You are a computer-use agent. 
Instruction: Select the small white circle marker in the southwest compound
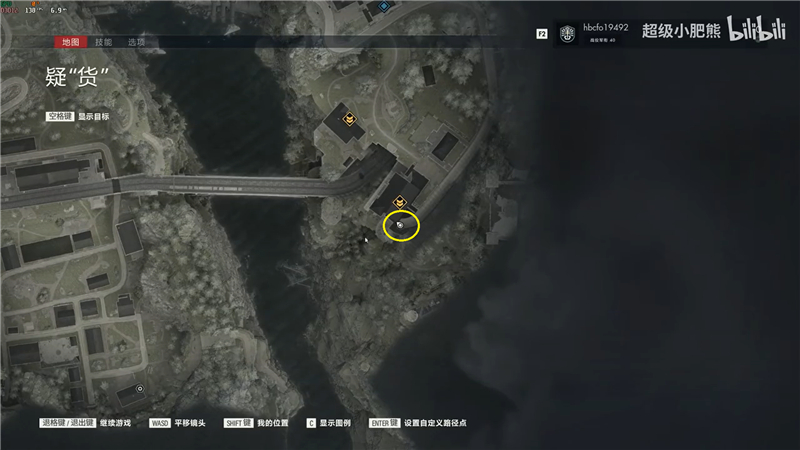click(x=141, y=388)
